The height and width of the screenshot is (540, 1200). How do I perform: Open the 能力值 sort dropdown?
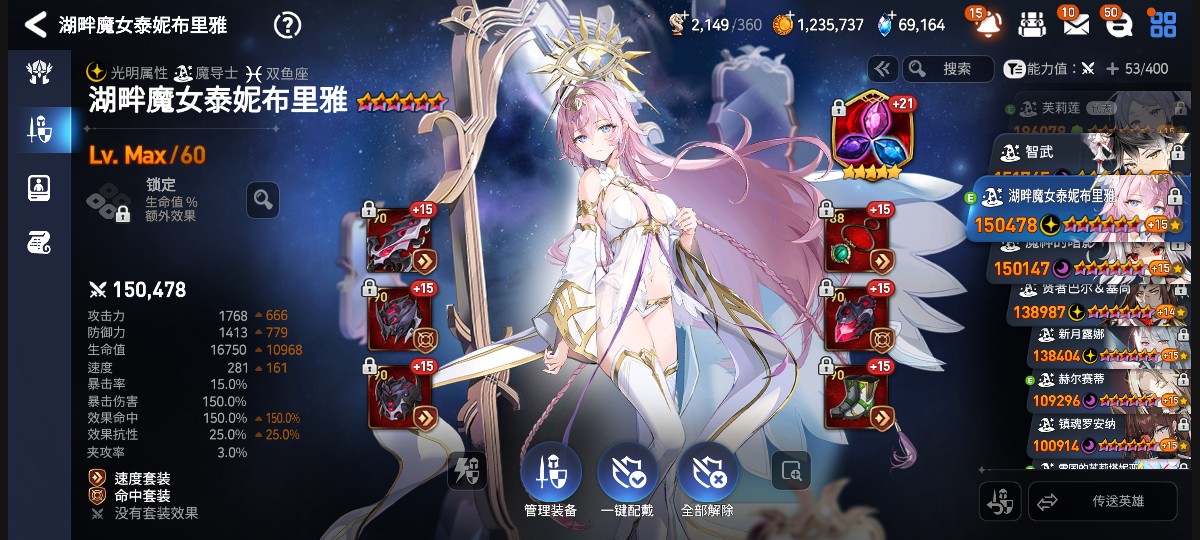click(1048, 69)
